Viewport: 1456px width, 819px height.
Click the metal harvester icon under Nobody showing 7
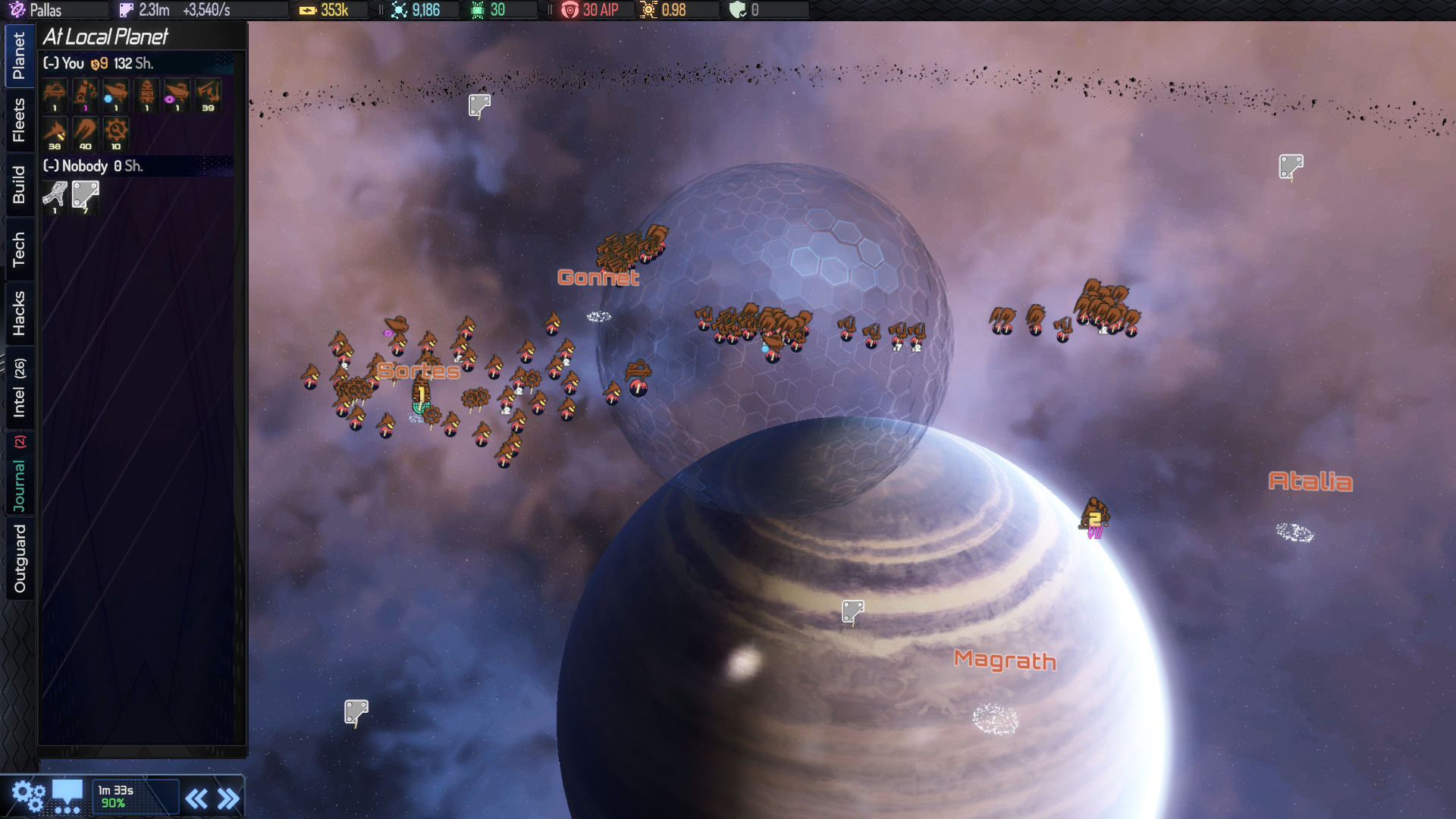coord(85,196)
